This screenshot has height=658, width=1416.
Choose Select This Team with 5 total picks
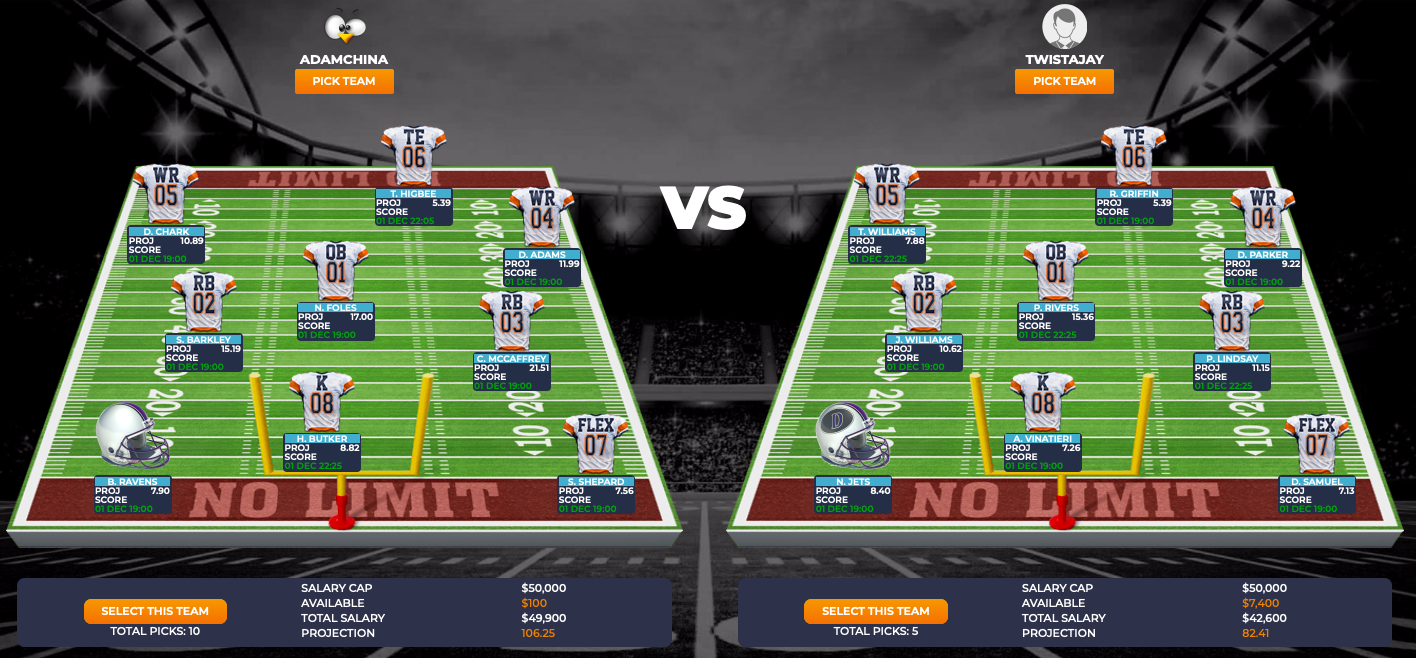click(875, 611)
